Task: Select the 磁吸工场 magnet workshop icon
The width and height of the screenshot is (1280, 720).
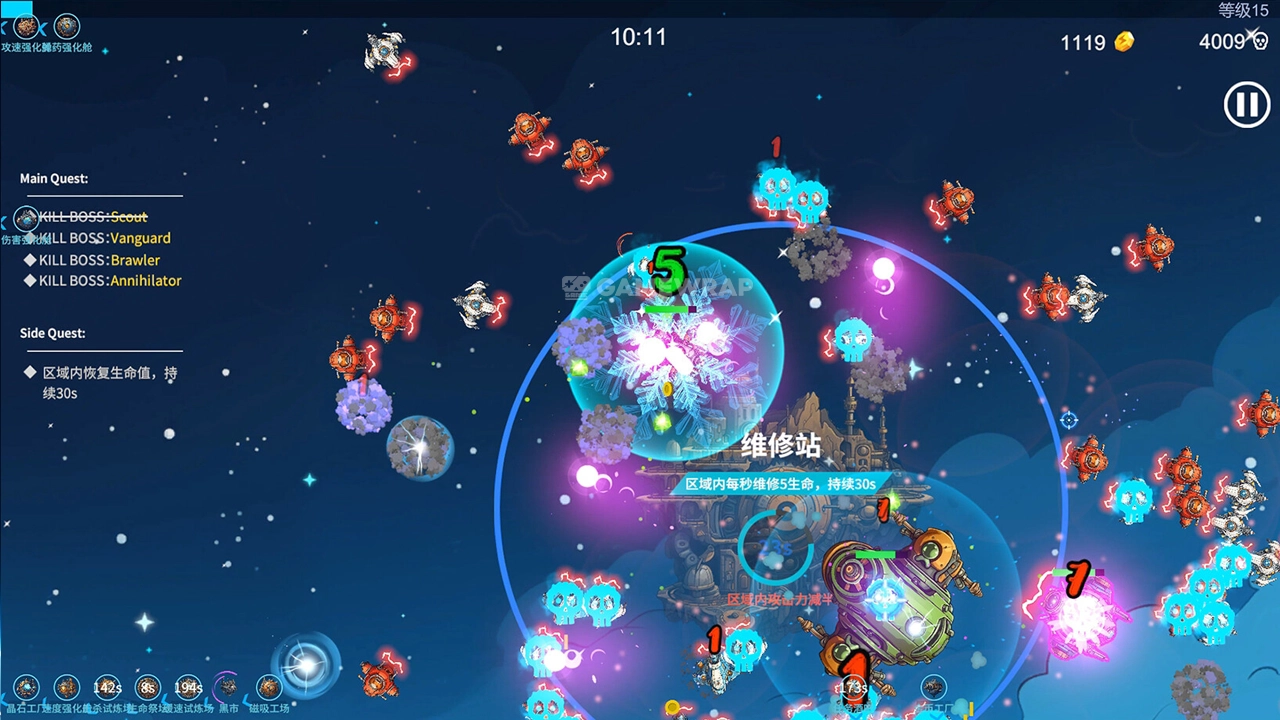Action: coord(269,687)
